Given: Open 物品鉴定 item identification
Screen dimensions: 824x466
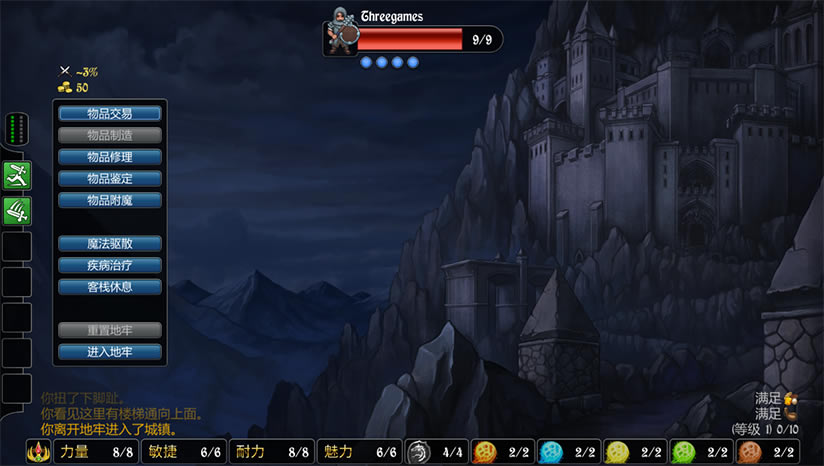Looking at the screenshot, I should tap(110, 178).
